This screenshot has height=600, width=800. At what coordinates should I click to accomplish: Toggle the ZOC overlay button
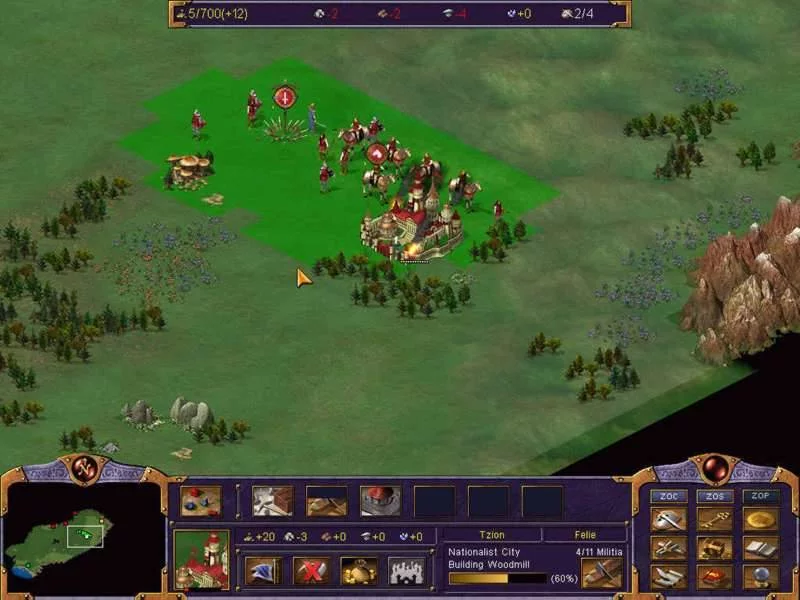click(667, 496)
